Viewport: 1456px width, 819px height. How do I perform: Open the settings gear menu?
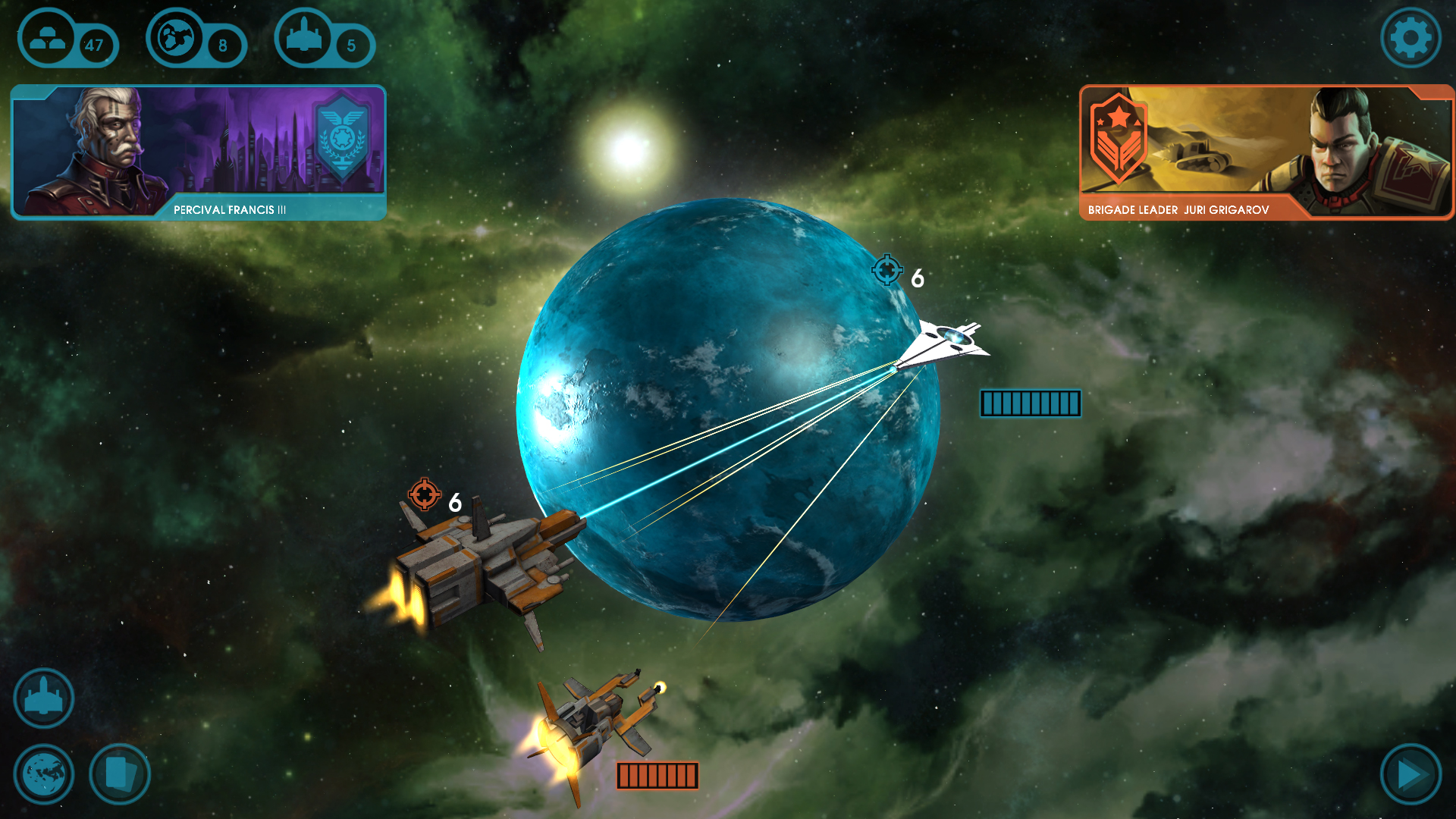tap(1410, 36)
